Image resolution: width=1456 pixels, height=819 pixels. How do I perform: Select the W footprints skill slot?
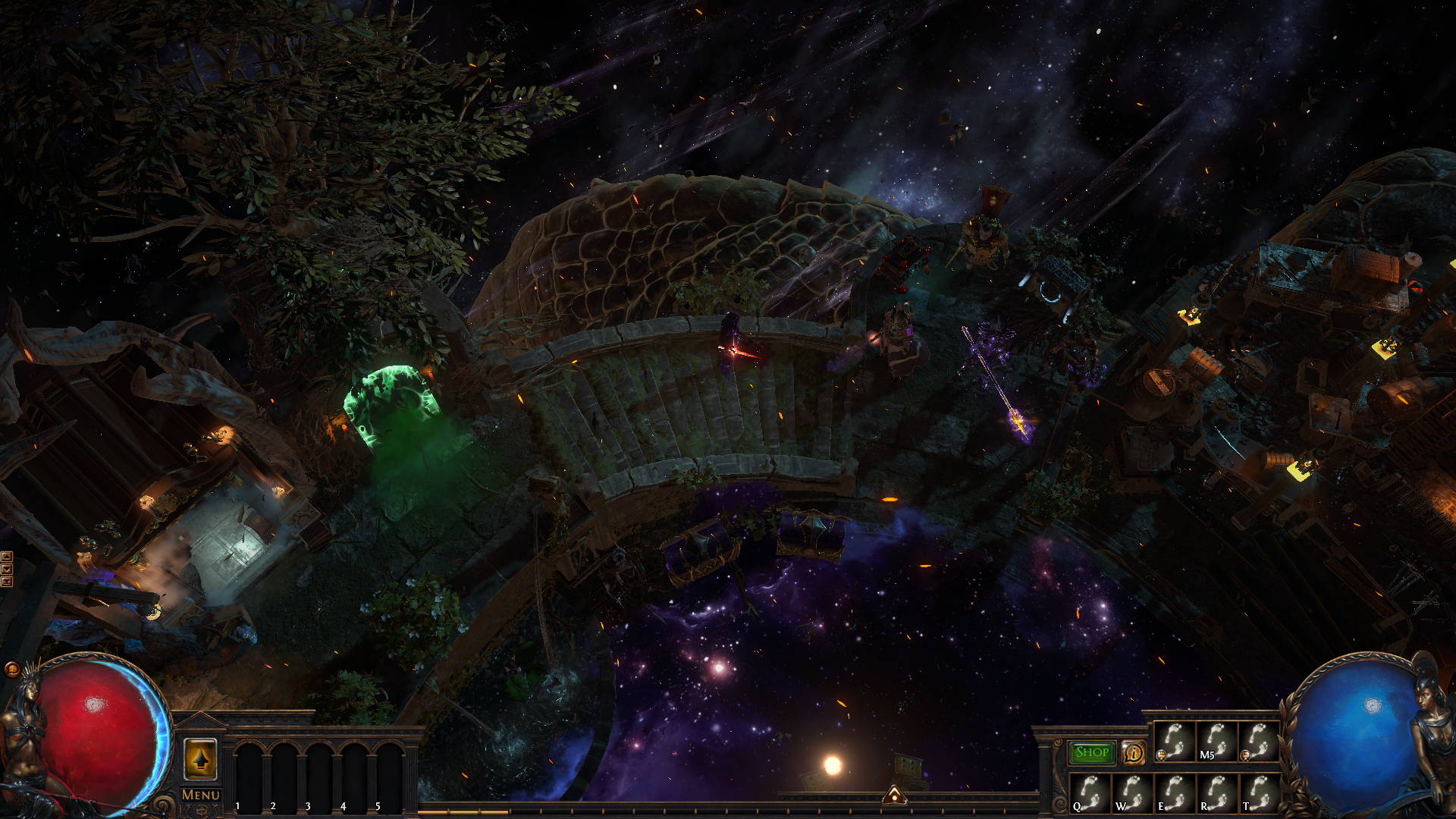(1132, 793)
